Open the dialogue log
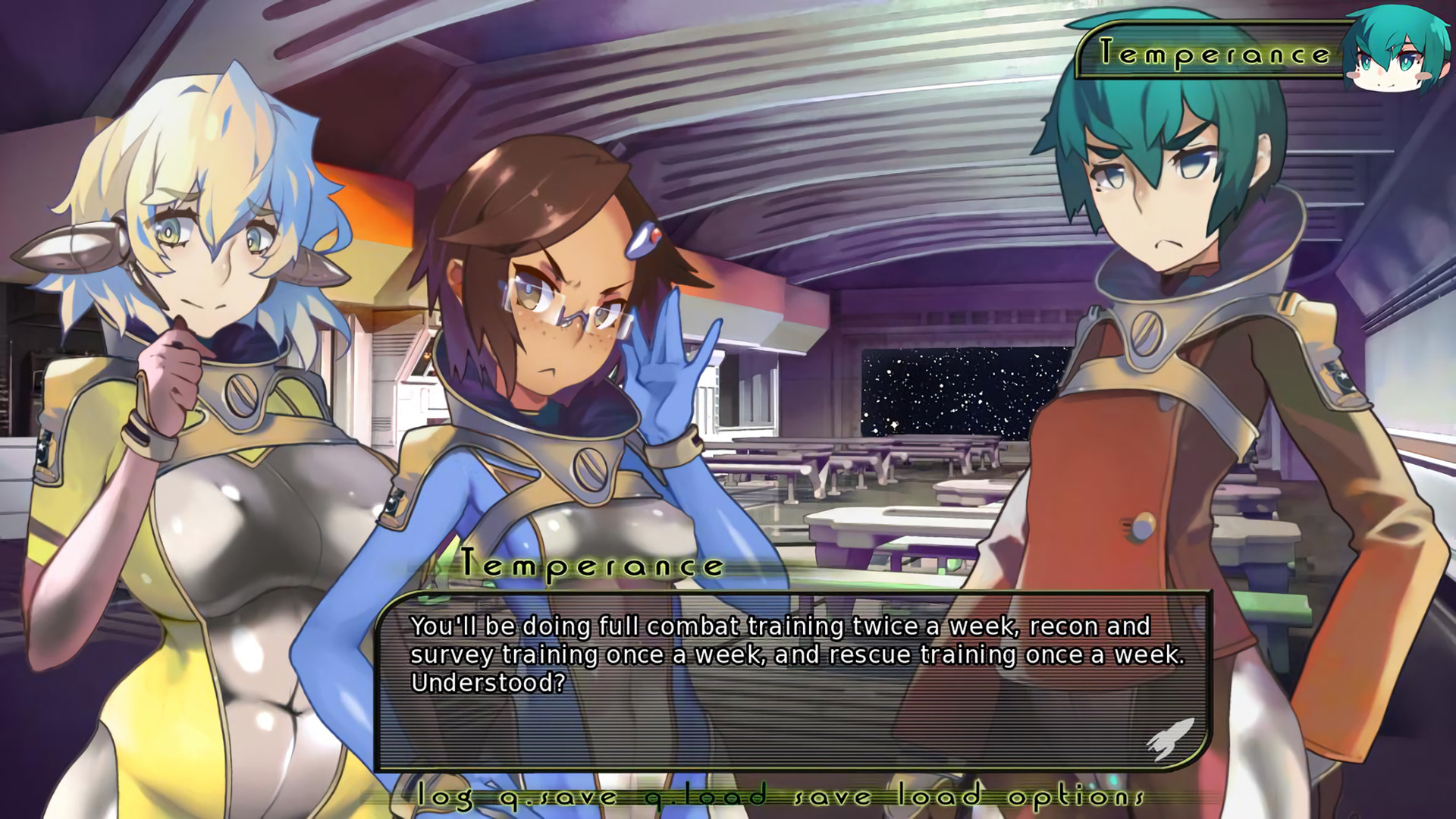The width and height of the screenshot is (1456, 819). pos(445,795)
